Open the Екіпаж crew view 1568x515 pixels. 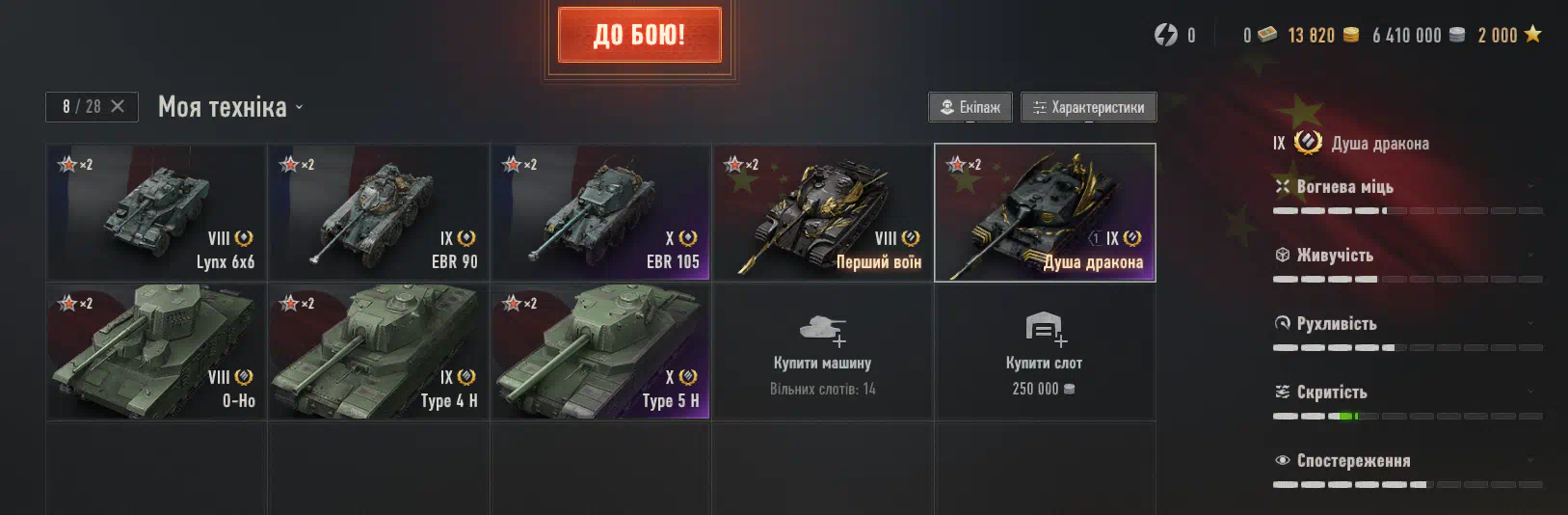970,107
